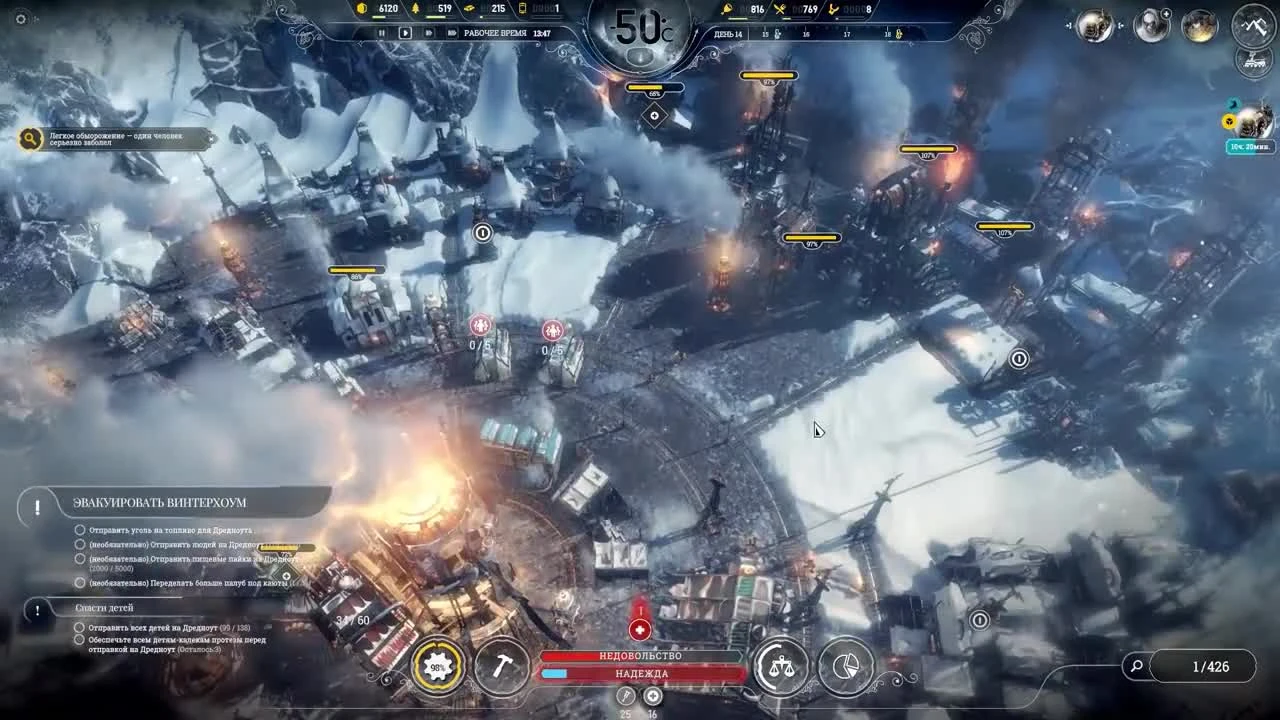Check the objective to send all children to Dreadnought
The height and width of the screenshot is (720, 1280).
click(x=80, y=627)
